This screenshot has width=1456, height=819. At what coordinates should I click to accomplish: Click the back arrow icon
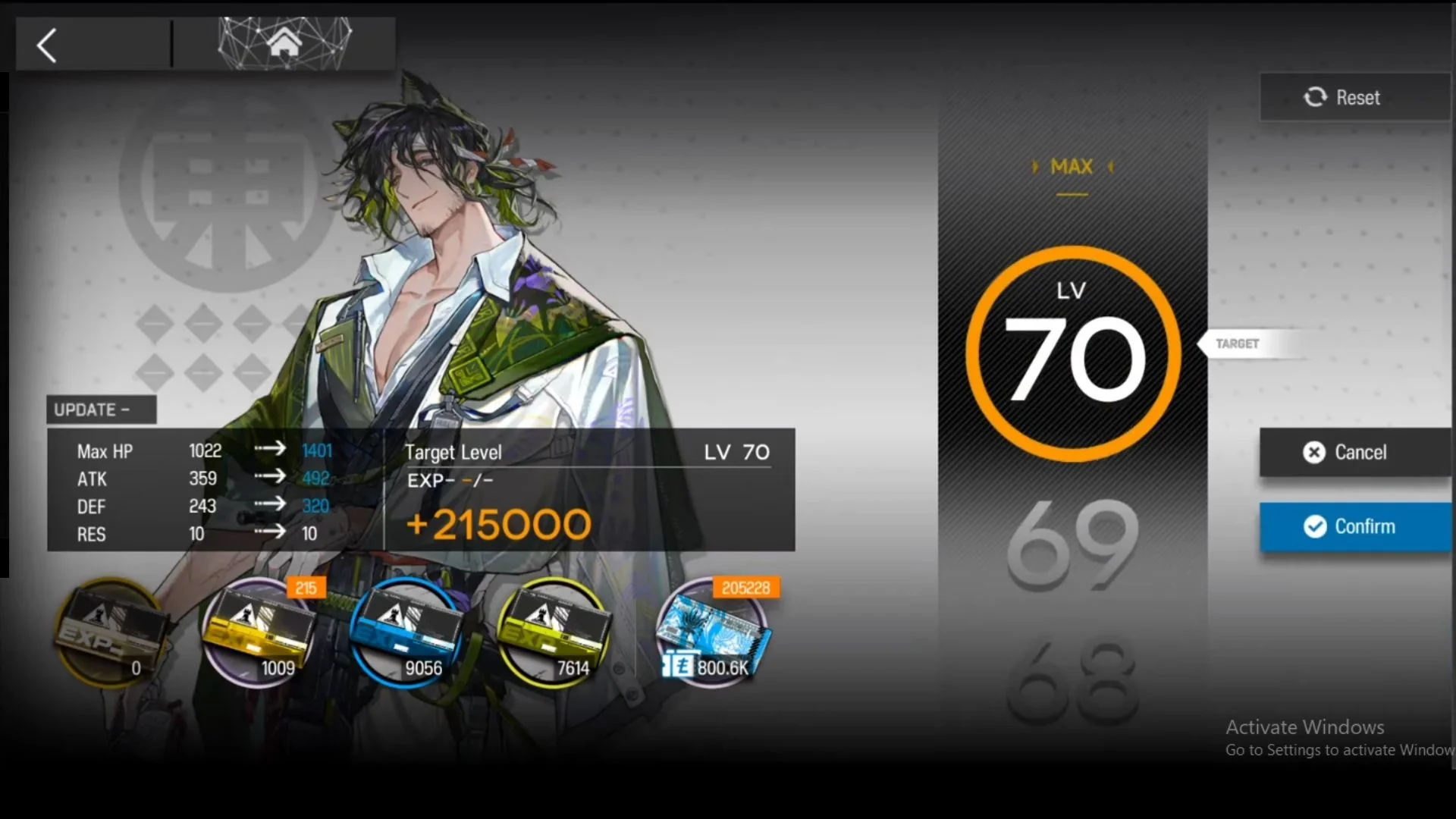45,44
